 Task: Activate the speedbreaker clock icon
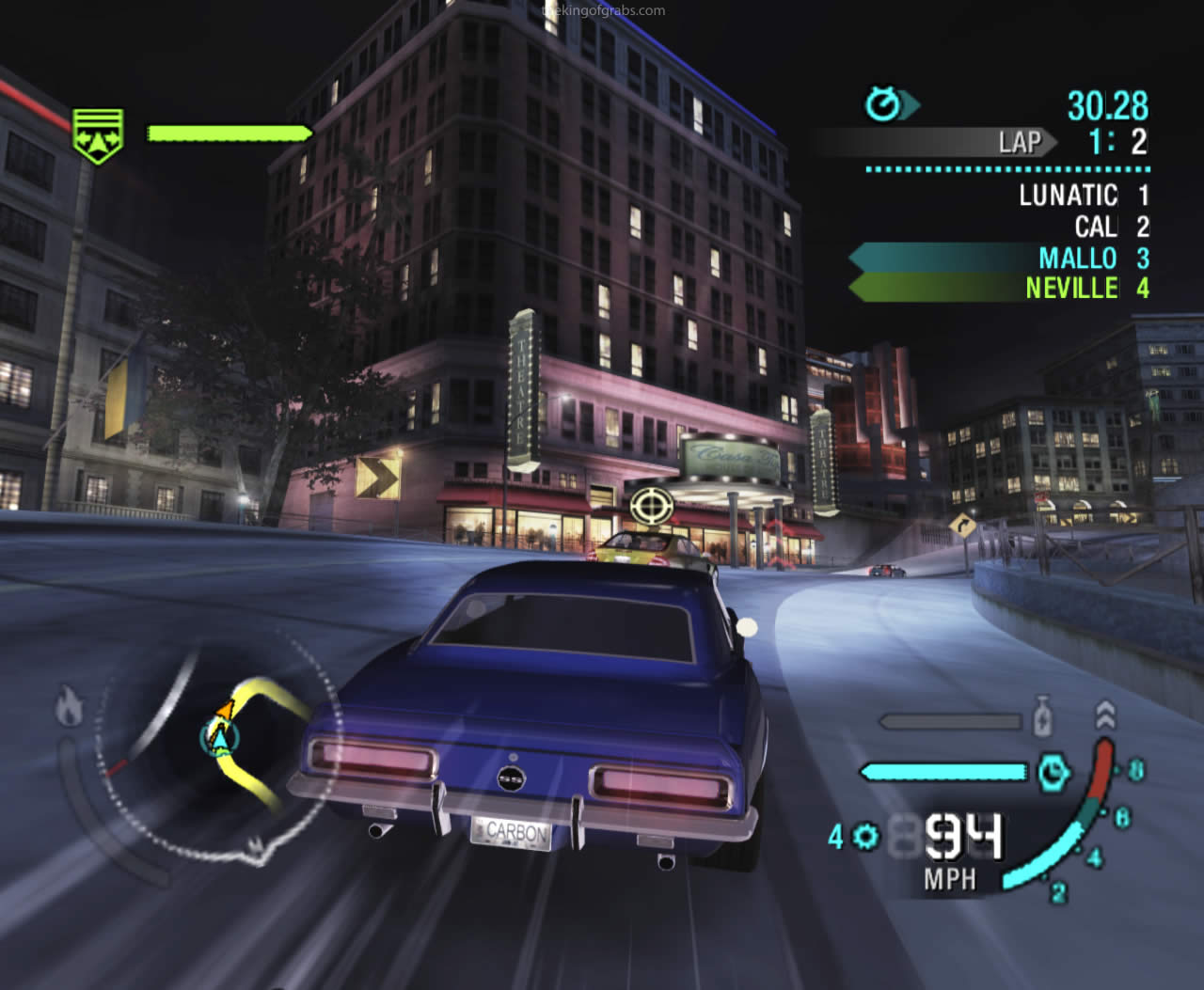tap(1053, 773)
